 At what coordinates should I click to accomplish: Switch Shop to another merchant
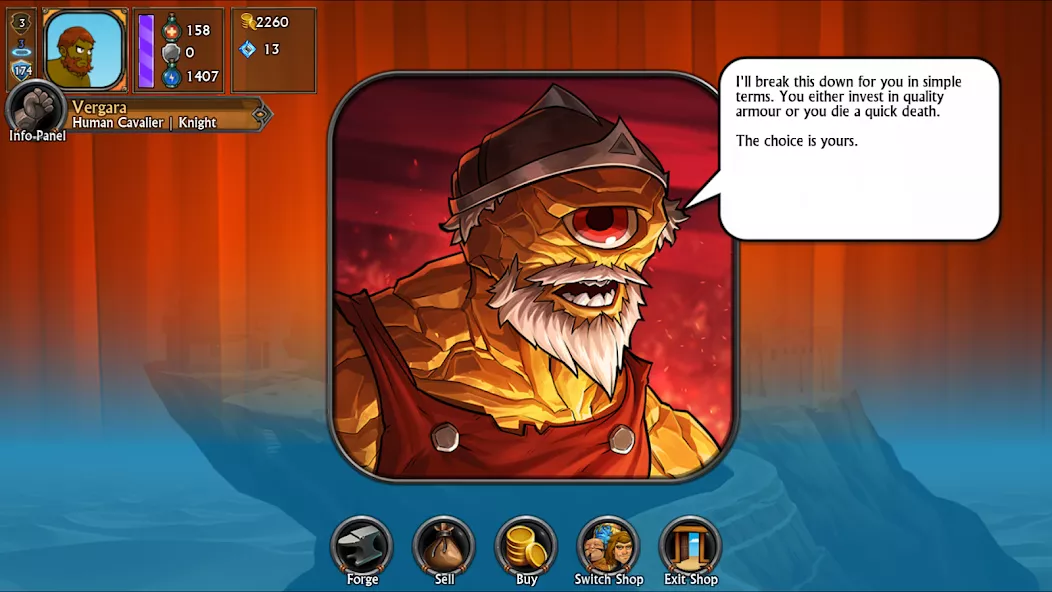click(x=608, y=547)
